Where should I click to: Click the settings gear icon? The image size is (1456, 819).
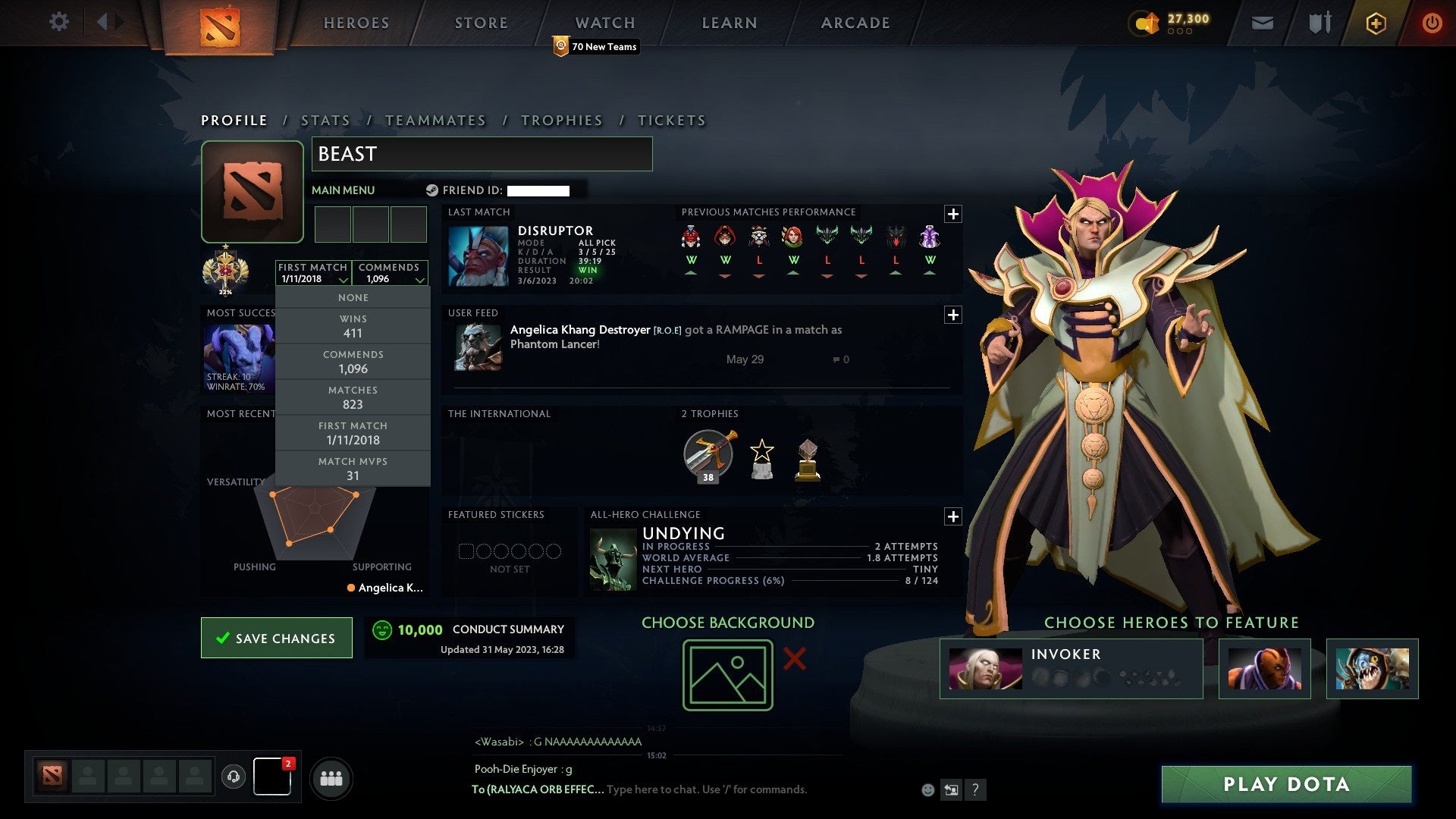pos(58,22)
